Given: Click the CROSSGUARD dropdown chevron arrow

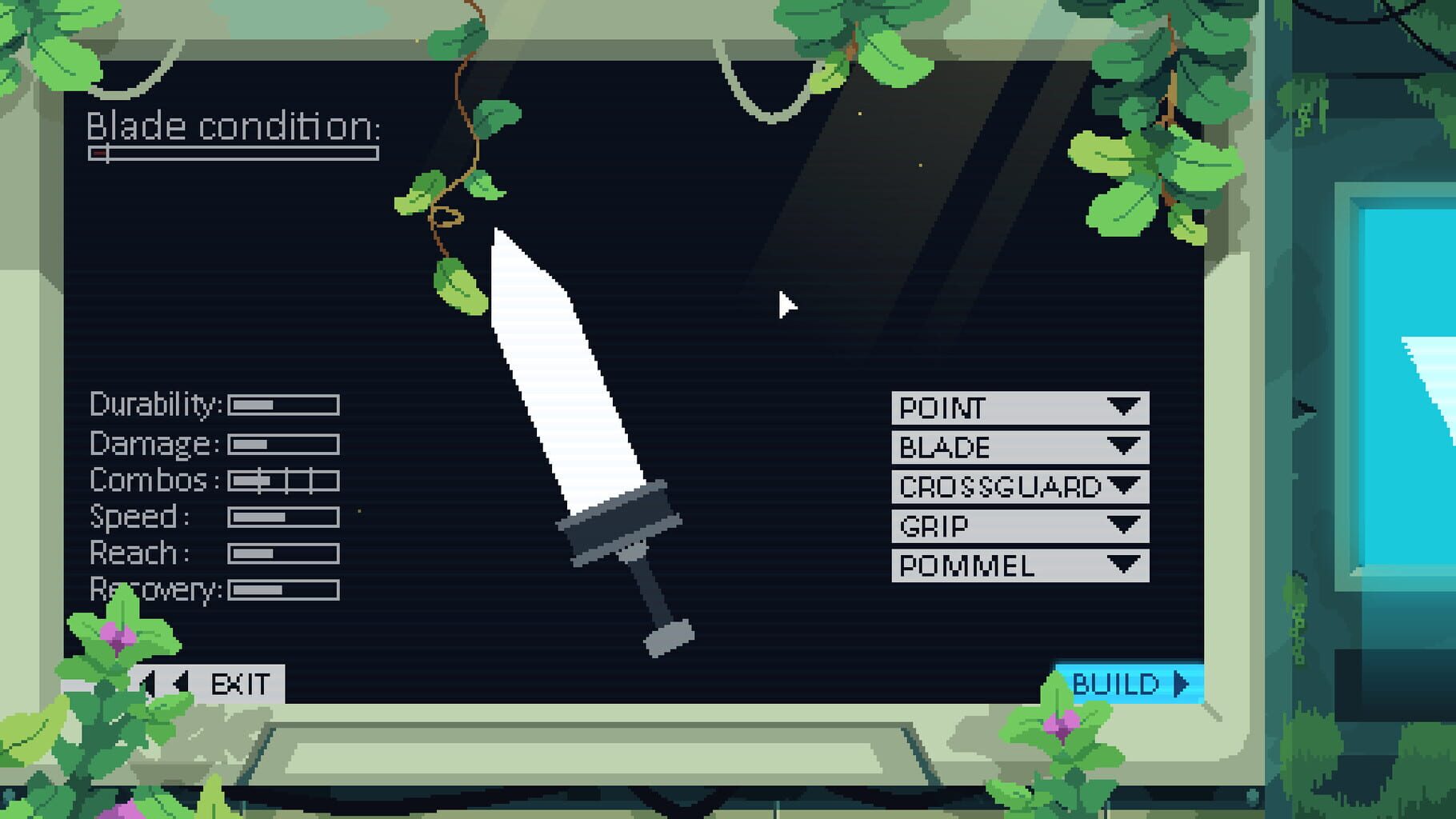Looking at the screenshot, I should point(1126,485).
